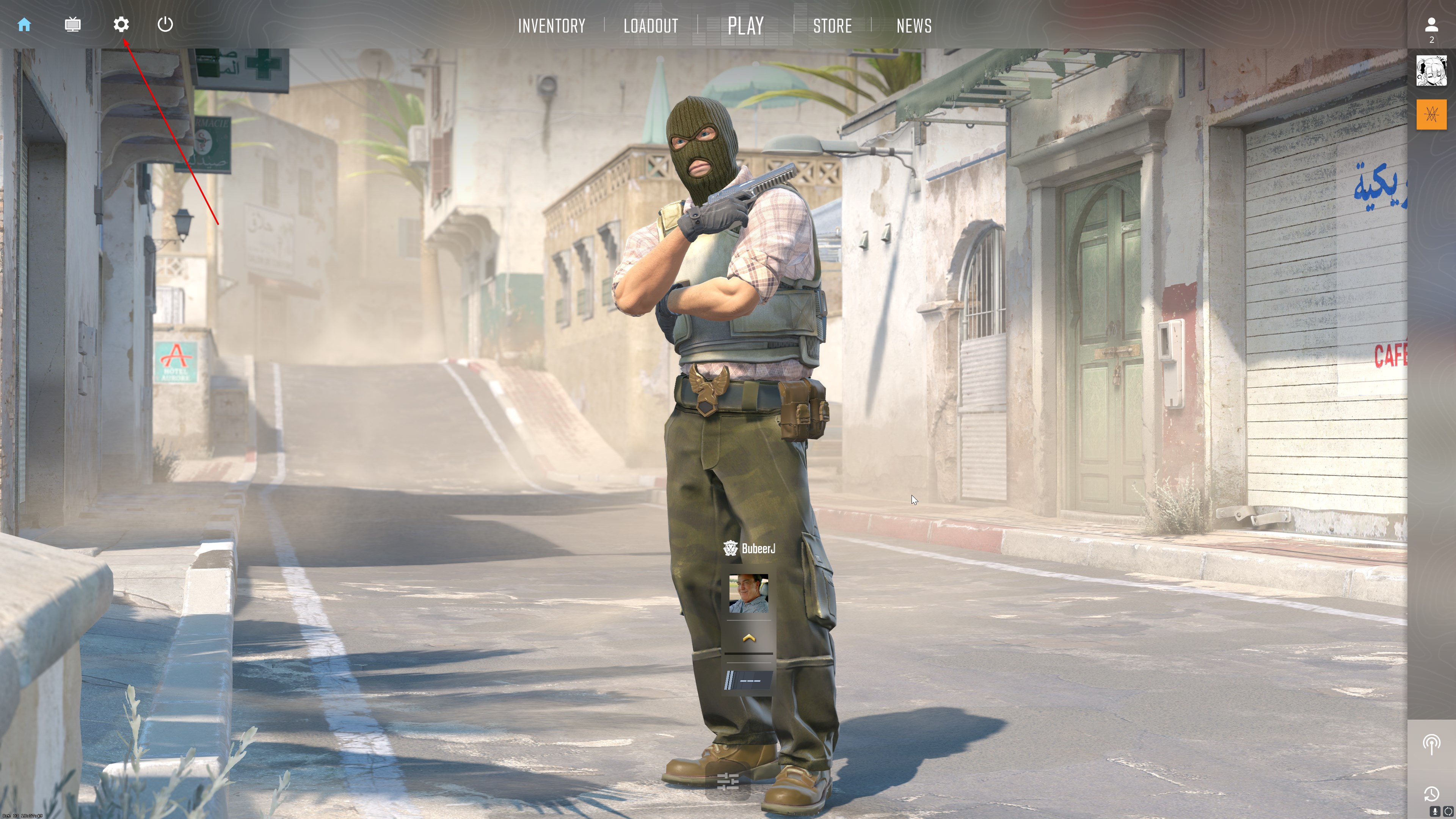Visit the Store tab
The image size is (1456, 819).
[x=832, y=26]
